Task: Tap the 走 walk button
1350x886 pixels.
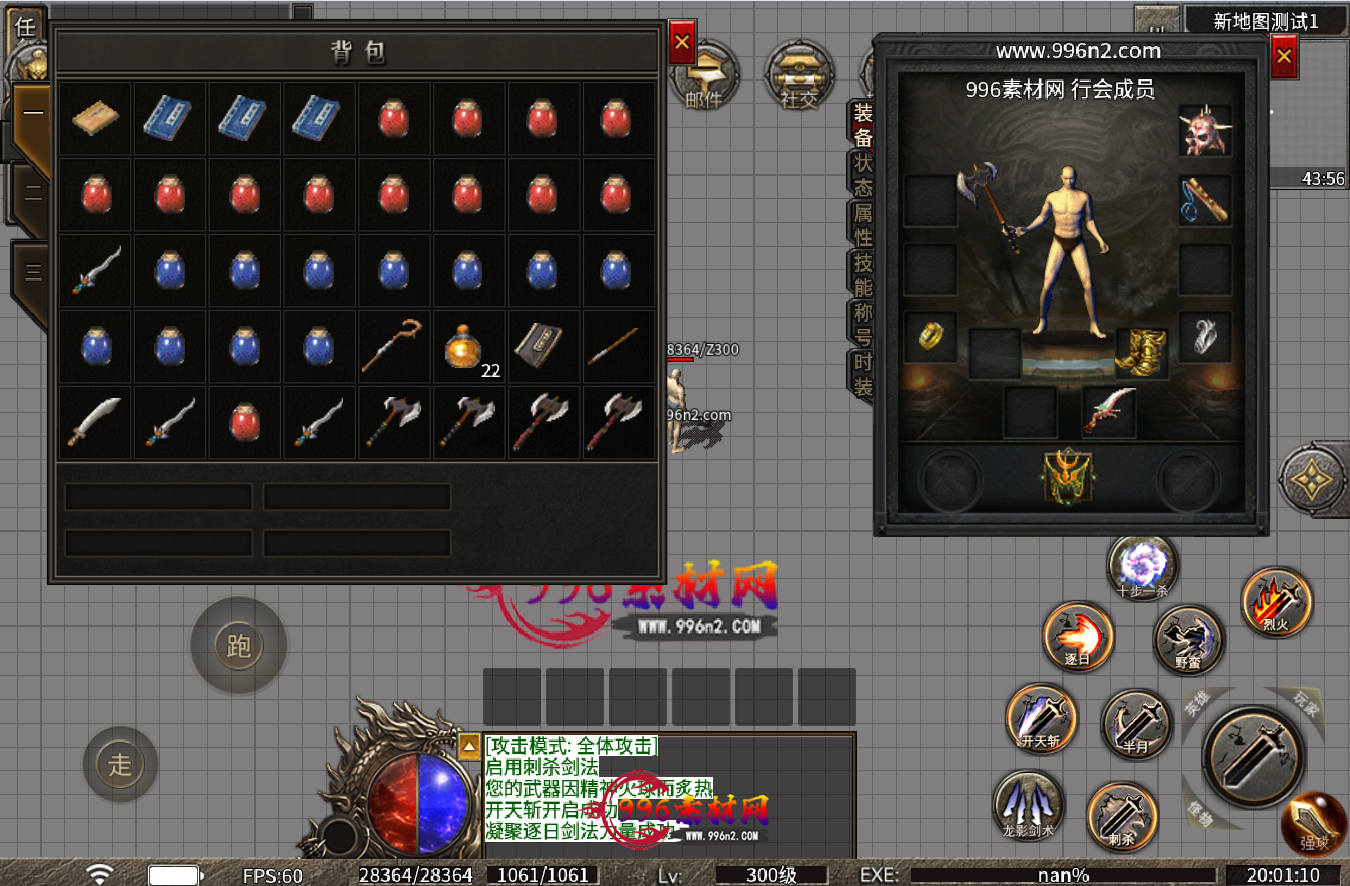Action: tap(120, 765)
